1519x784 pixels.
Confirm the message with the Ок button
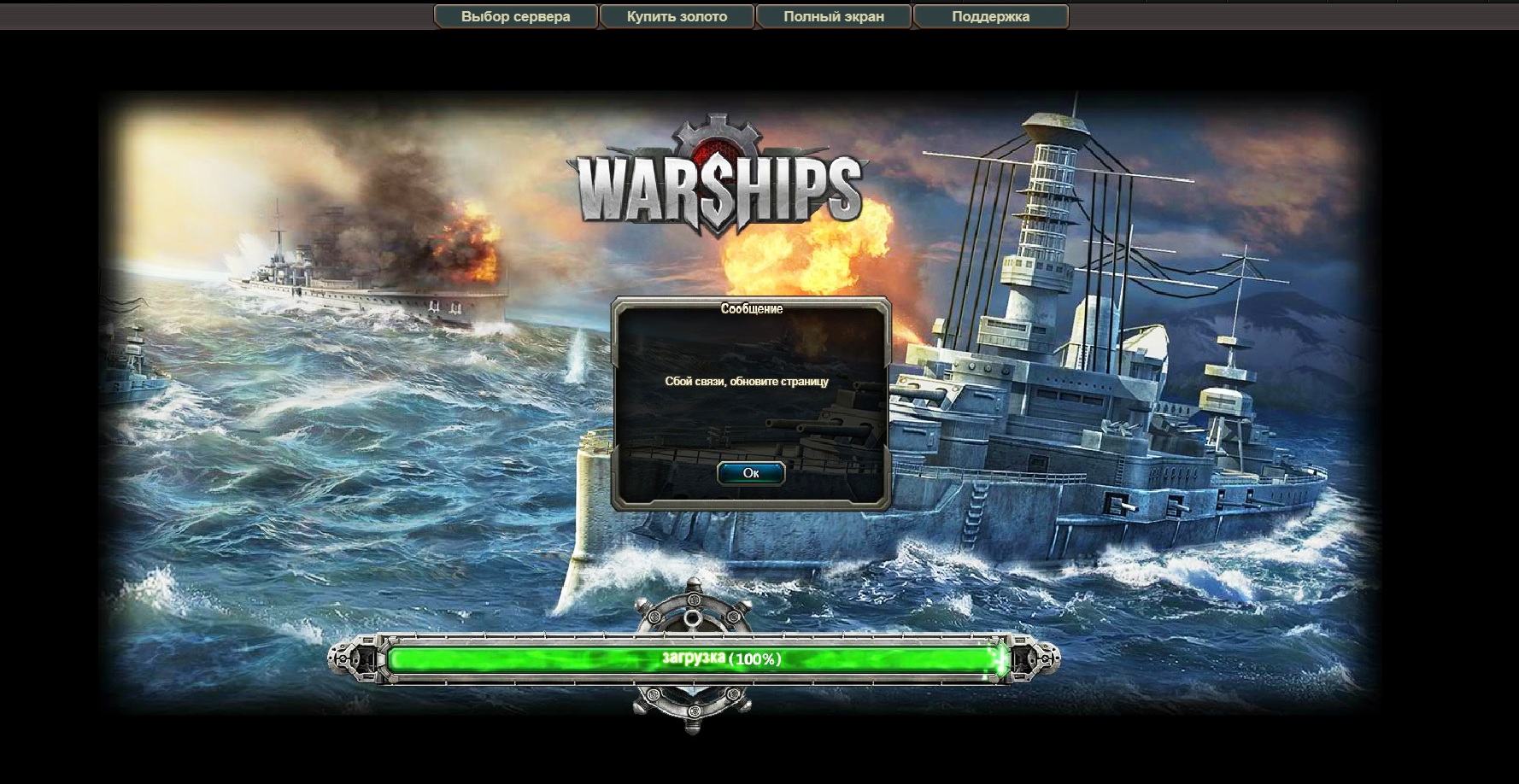click(x=751, y=473)
